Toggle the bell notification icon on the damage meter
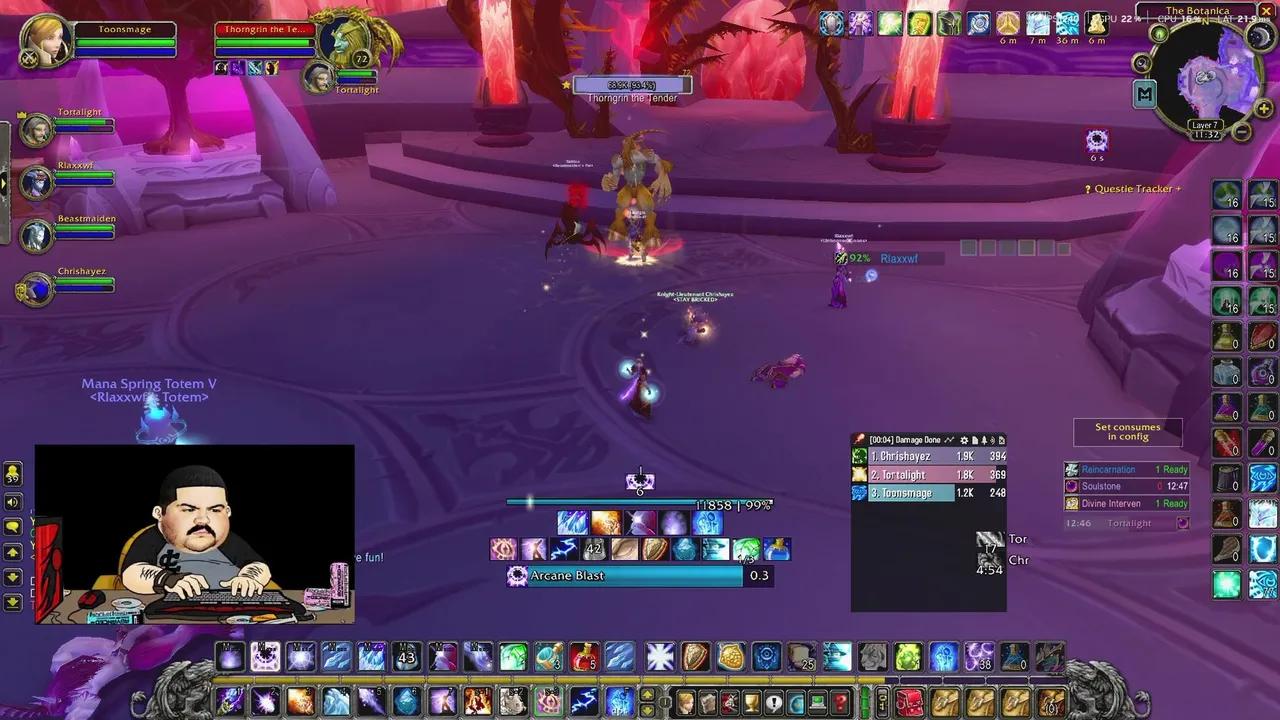The height and width of the screenshot is (720, 1280). click(984, 439)
